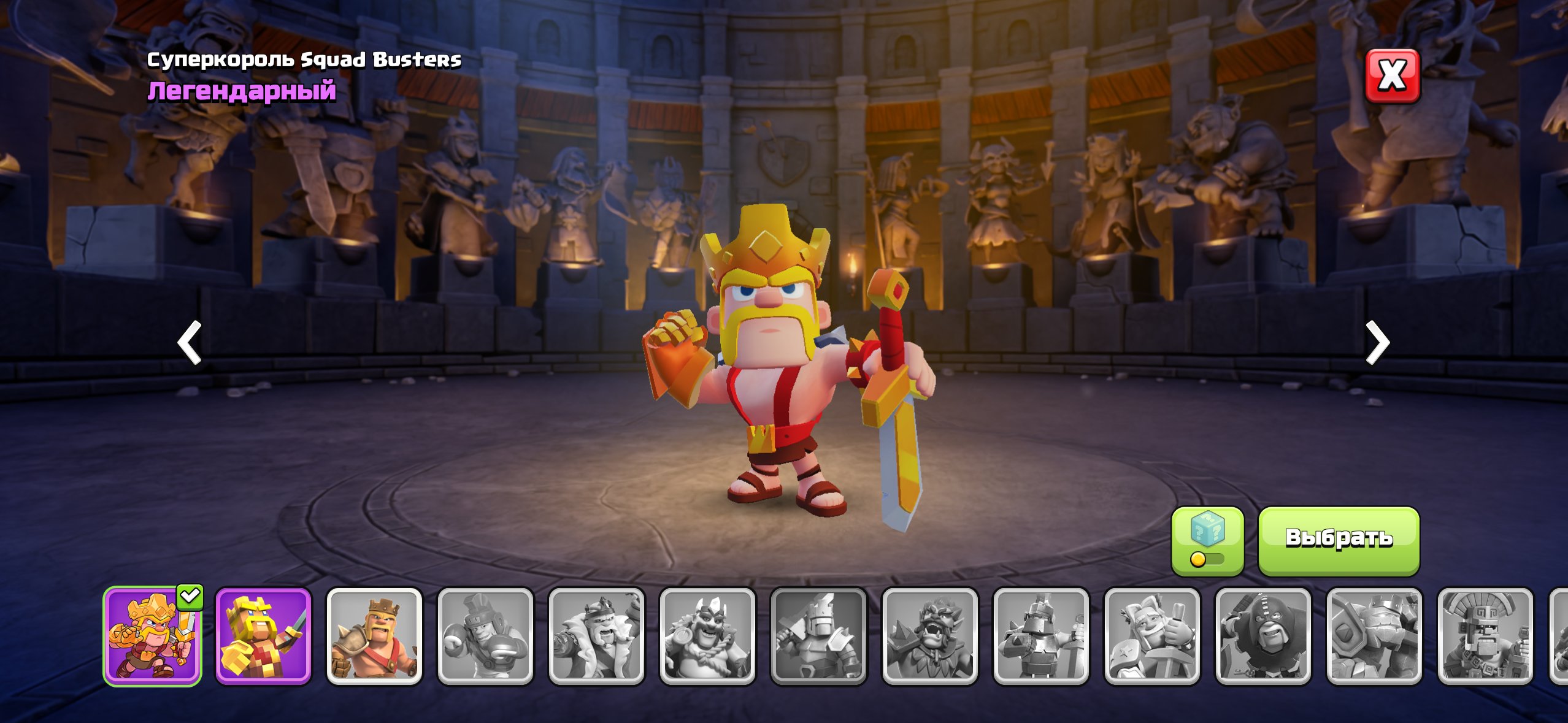Choose the smiling king with star shield
The image size is (1568, 723).
point(1151,636)
